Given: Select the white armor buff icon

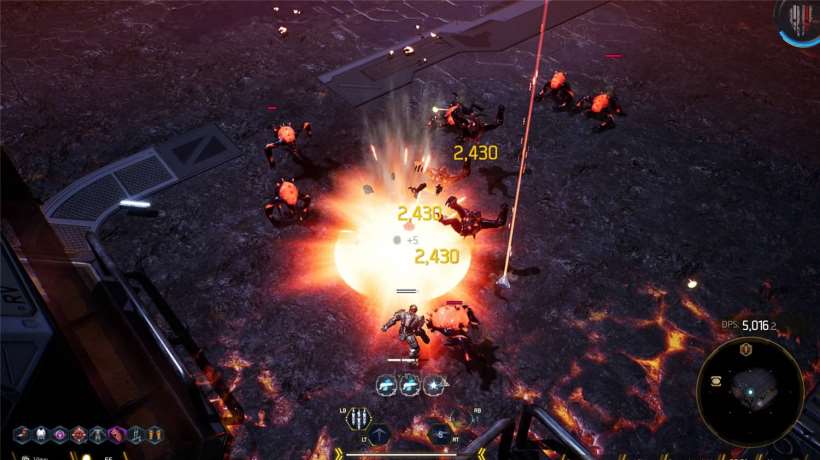Looking at the screenshot, I should [40, 435].
